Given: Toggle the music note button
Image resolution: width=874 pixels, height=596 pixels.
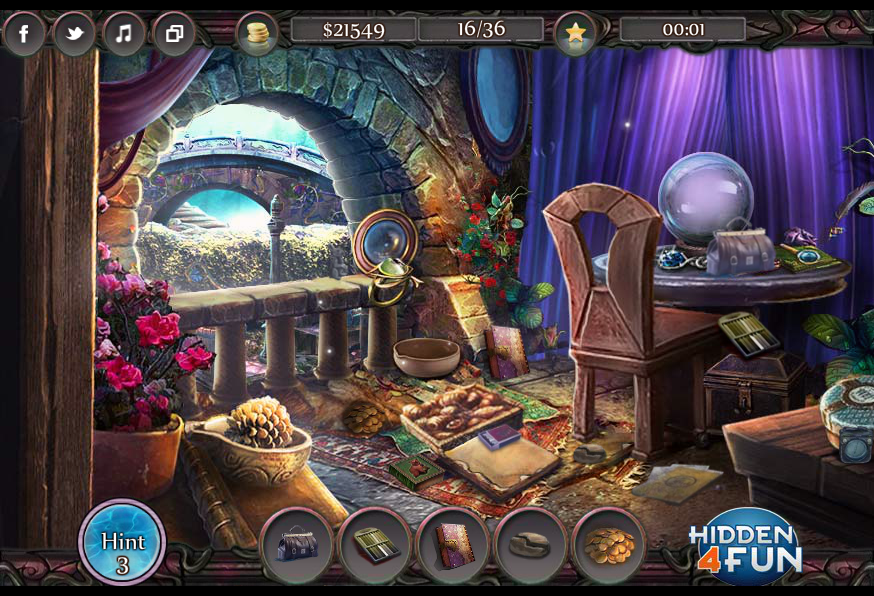Looking at the screenshot, I should (x=124, y=33).
